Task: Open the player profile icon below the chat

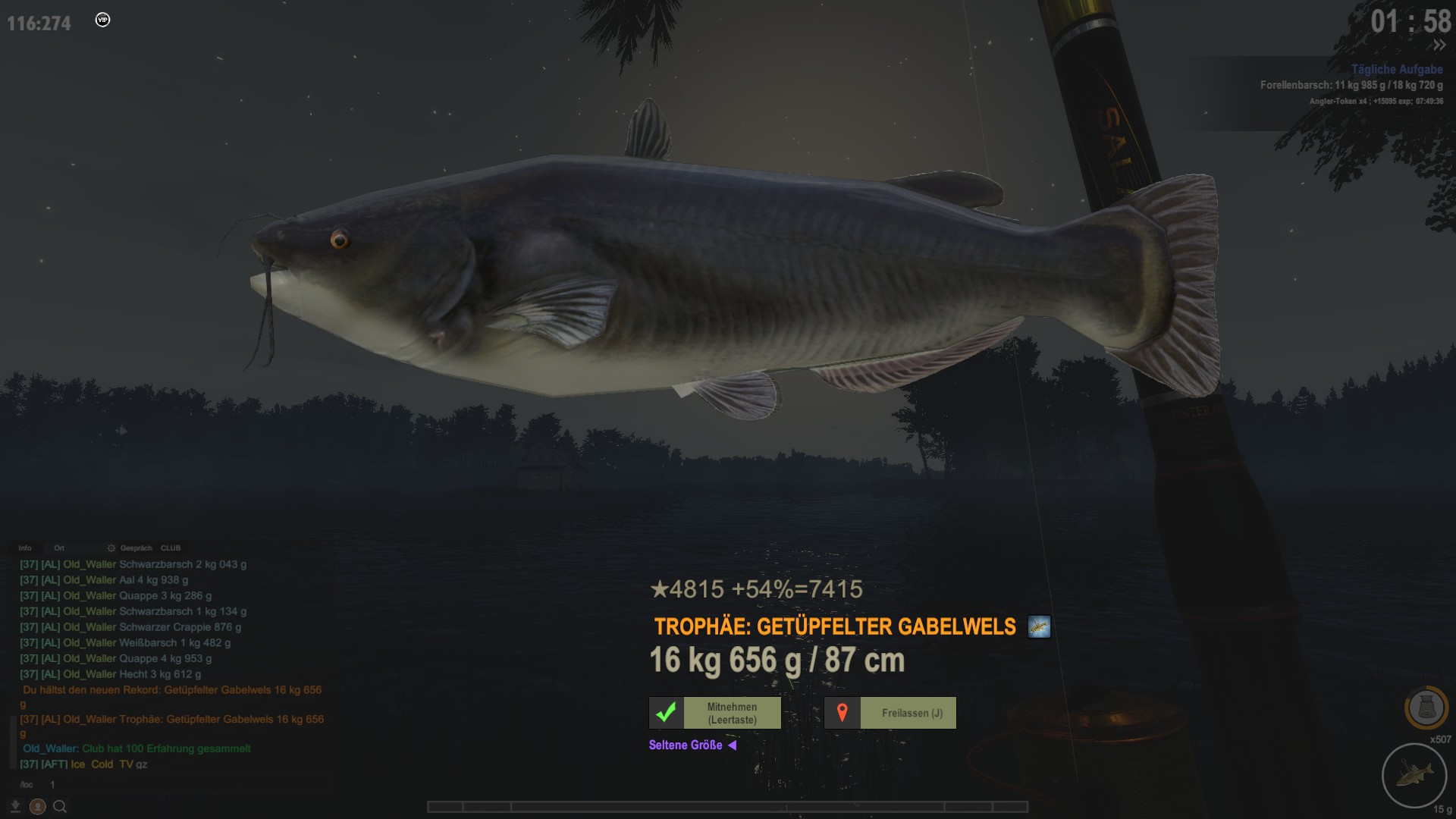Action: 37,806
